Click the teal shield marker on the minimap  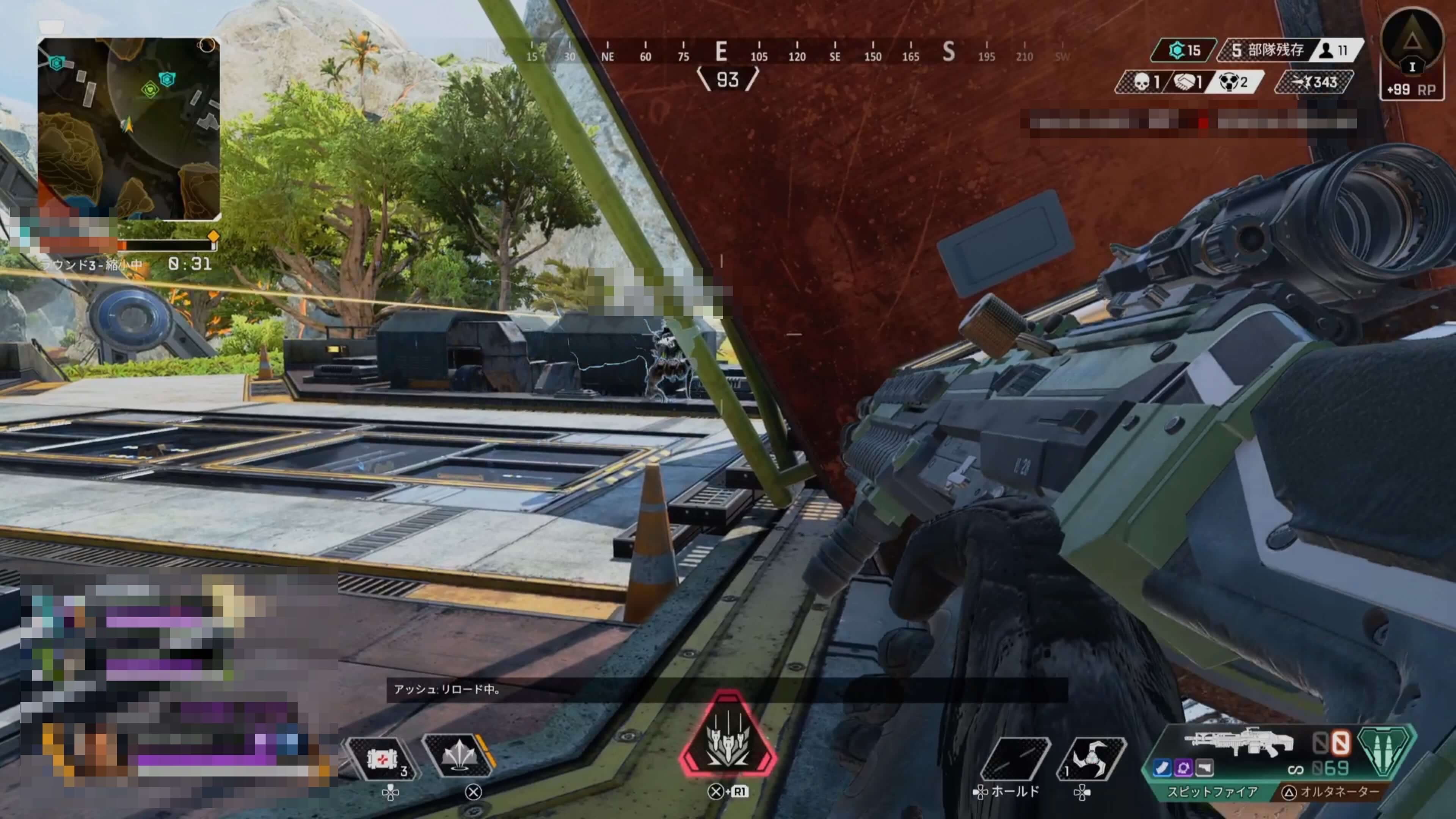tap(167, 79)
